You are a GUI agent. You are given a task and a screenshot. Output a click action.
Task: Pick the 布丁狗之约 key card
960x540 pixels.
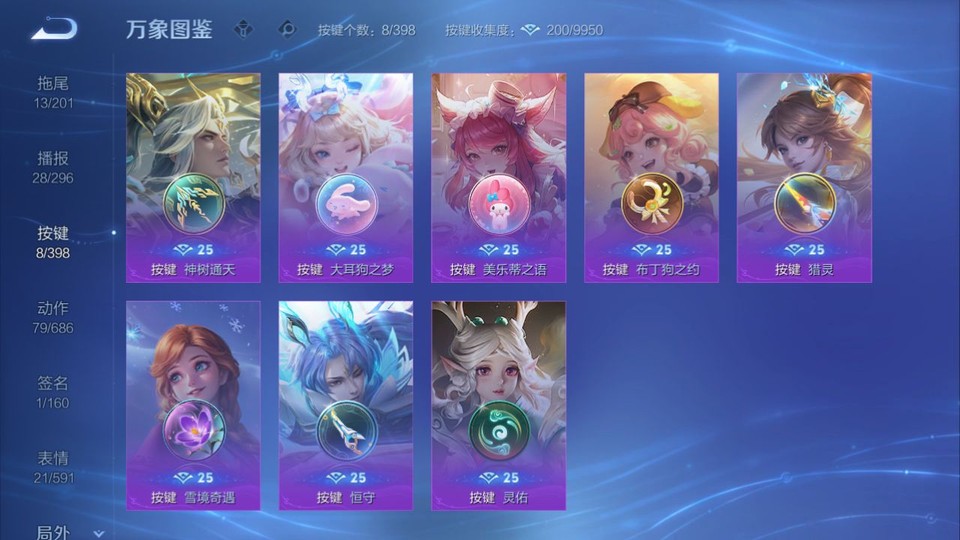(x=651, y=178)
